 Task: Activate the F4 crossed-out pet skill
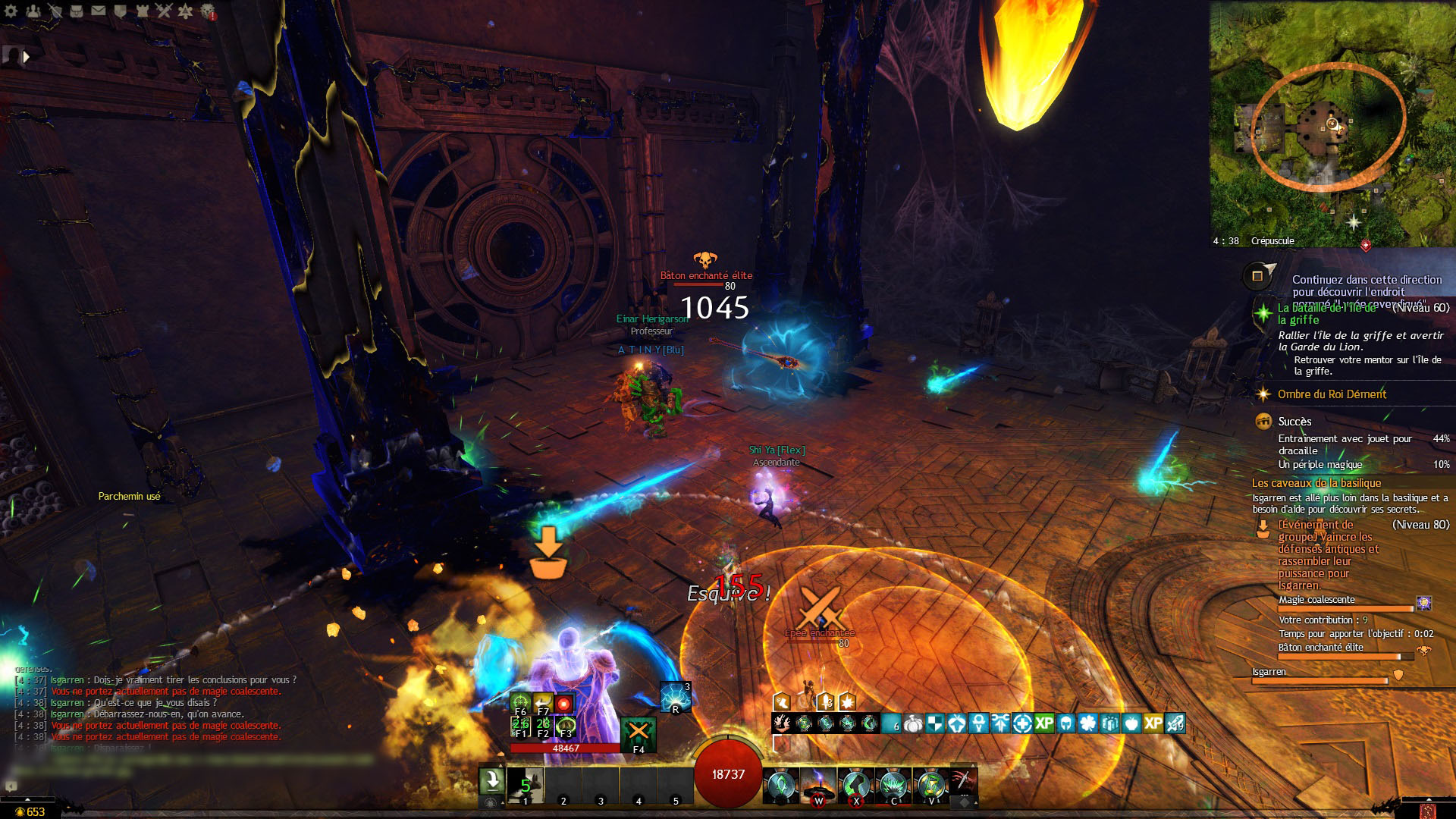point(639,733)
